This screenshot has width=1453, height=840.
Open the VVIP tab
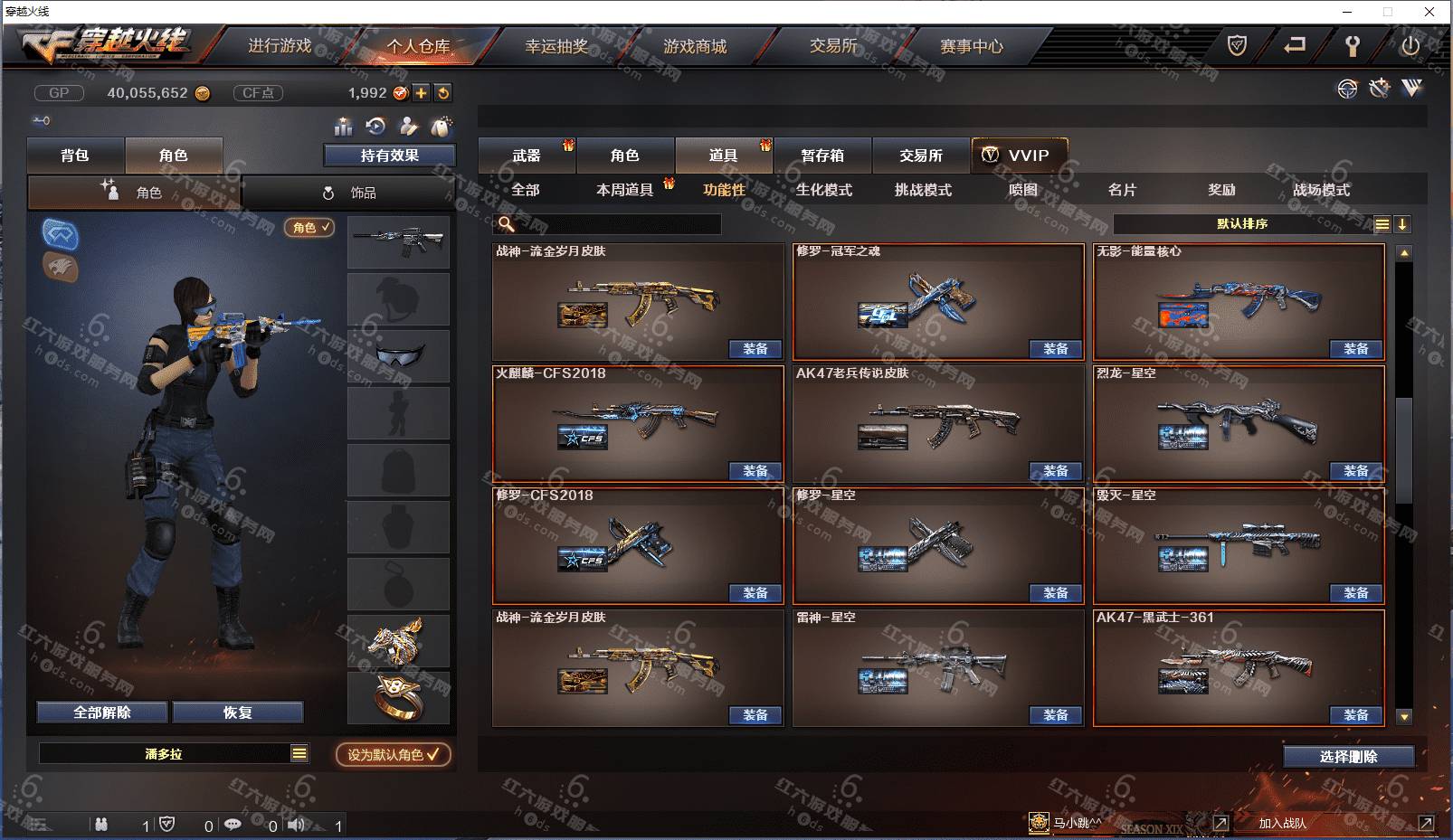pyautogui.click(x=1019, y=156)
